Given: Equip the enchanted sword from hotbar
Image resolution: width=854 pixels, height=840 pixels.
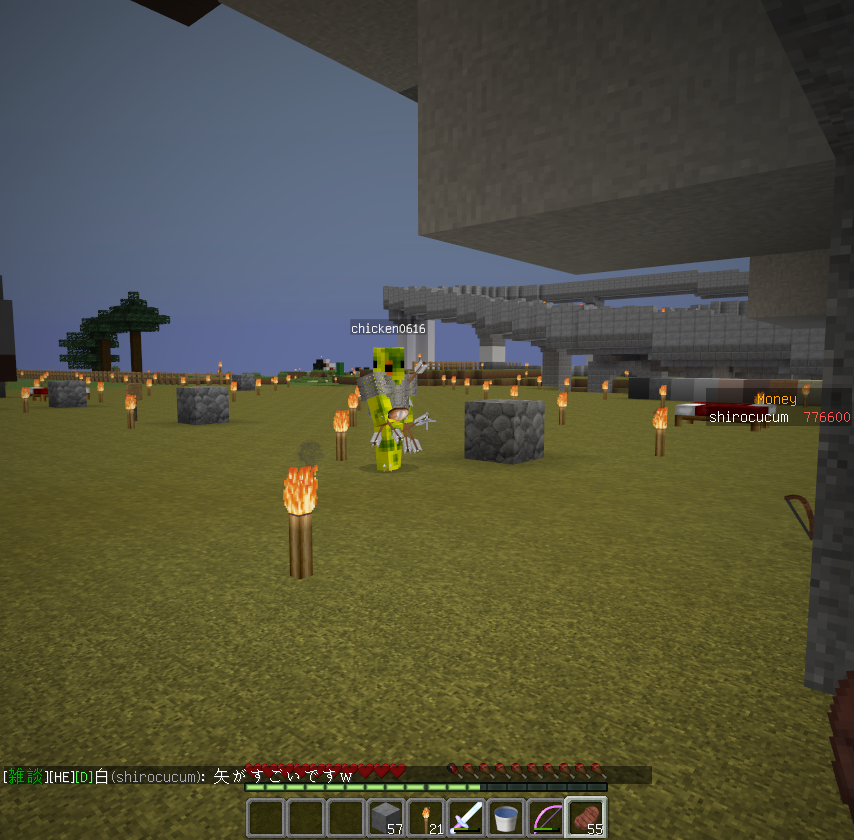Looking at the screenshot, I should coord(466,817).
